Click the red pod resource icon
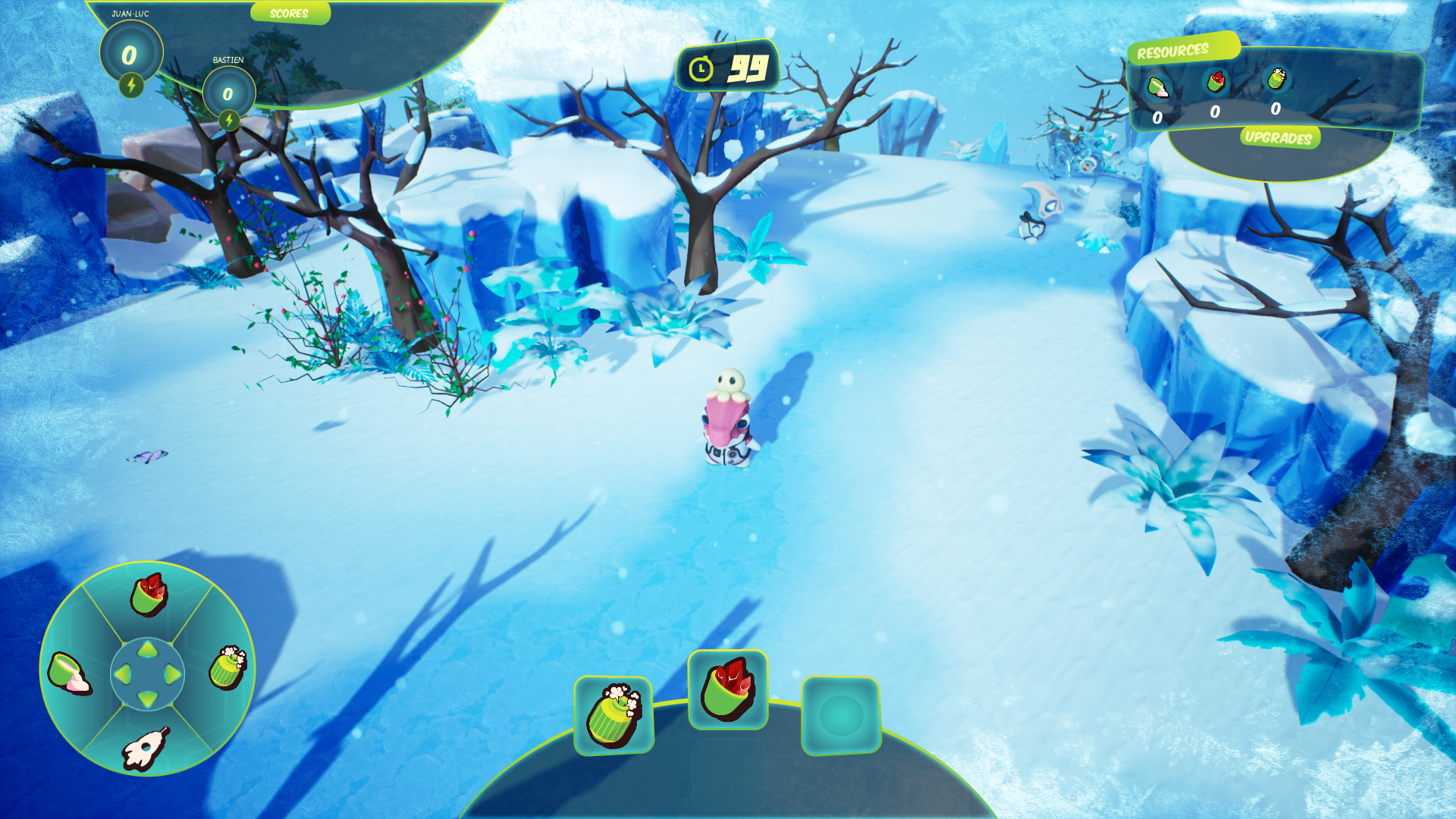The width and height of the screenshot is (1456, 819). pyautogui.click(x=1216, y=81)
